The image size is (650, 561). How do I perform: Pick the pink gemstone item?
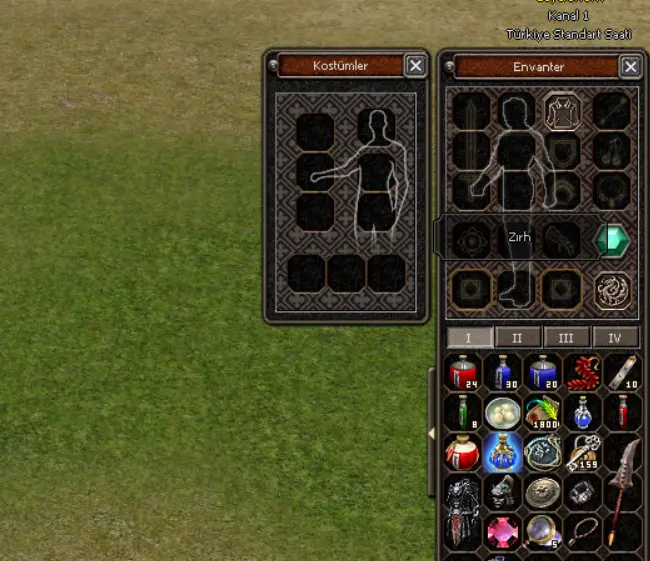point(502,532)
